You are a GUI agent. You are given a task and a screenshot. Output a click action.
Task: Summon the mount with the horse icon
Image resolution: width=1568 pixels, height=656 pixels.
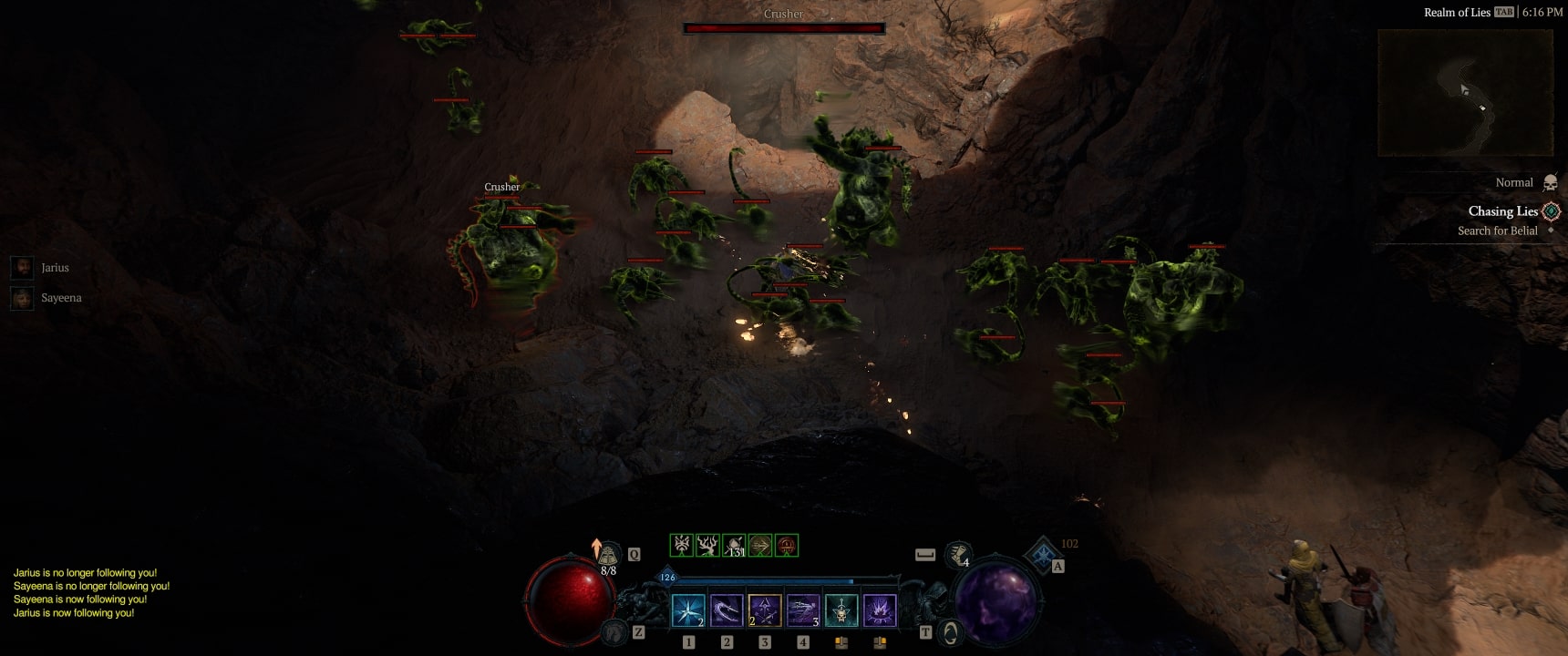click(615, 631)
